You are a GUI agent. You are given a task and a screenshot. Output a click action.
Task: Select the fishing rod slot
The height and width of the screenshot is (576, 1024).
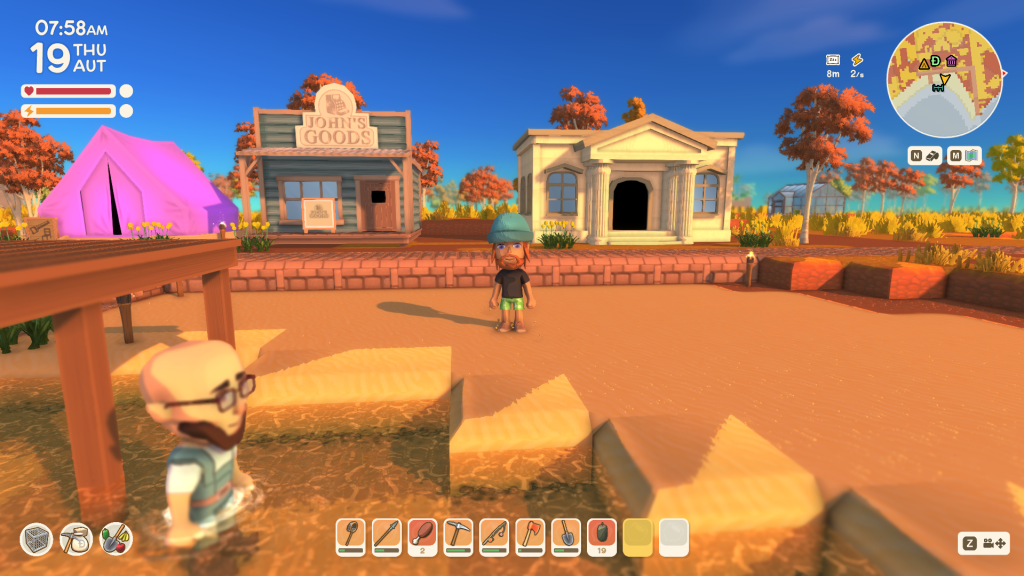[x=494, y=536]
